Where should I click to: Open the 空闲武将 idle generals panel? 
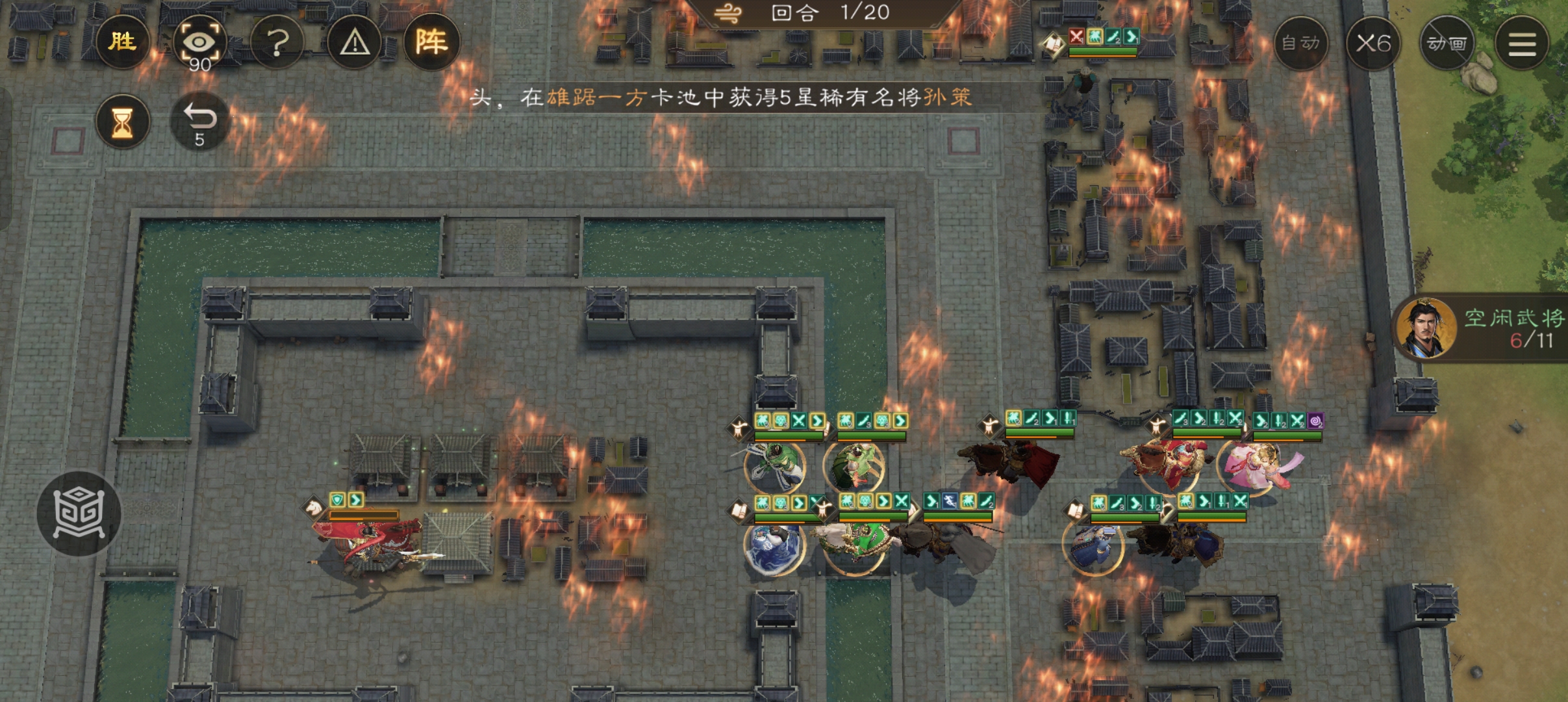pyautogui.click(x=1487, y=328)
